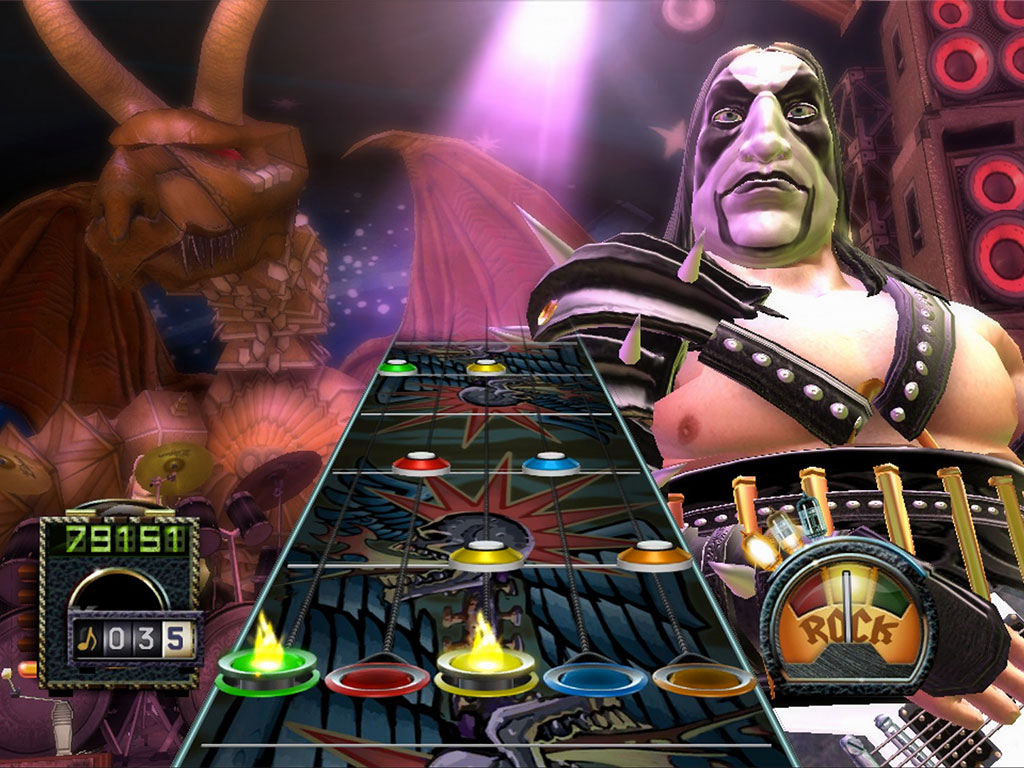
Task: Select the incoming blue note gem
Action: pos(551,463)
